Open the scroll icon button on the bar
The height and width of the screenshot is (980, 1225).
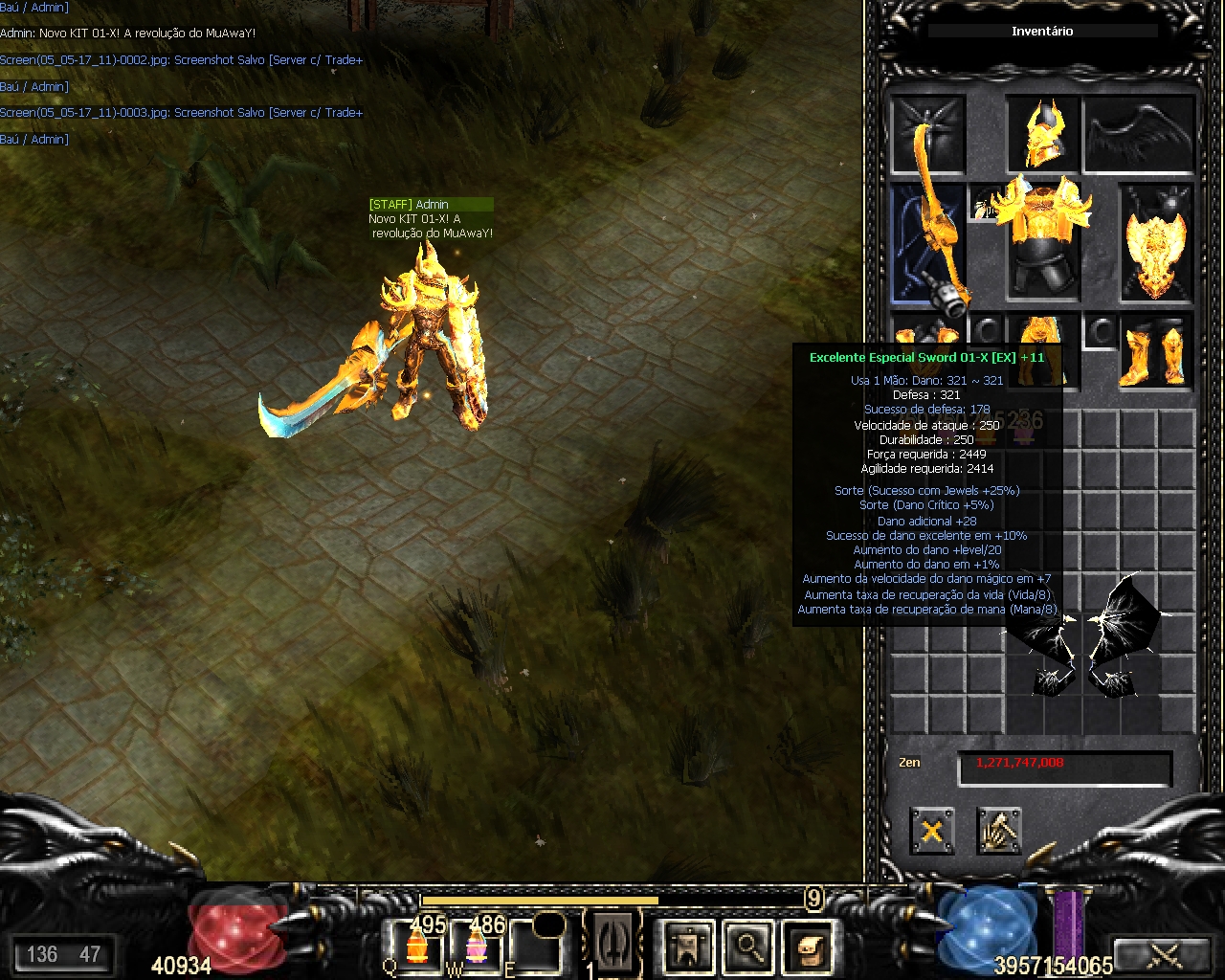coord(807,947)
